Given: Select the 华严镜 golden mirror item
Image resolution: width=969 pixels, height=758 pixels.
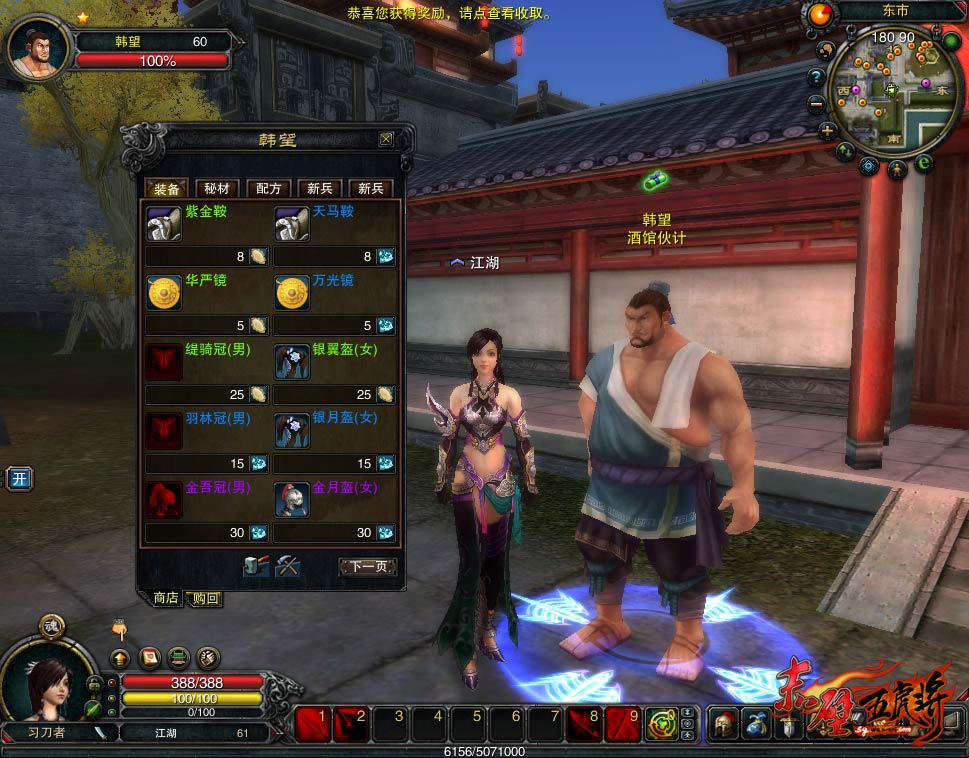Looking at the screenshot, I should pos(164,294).
